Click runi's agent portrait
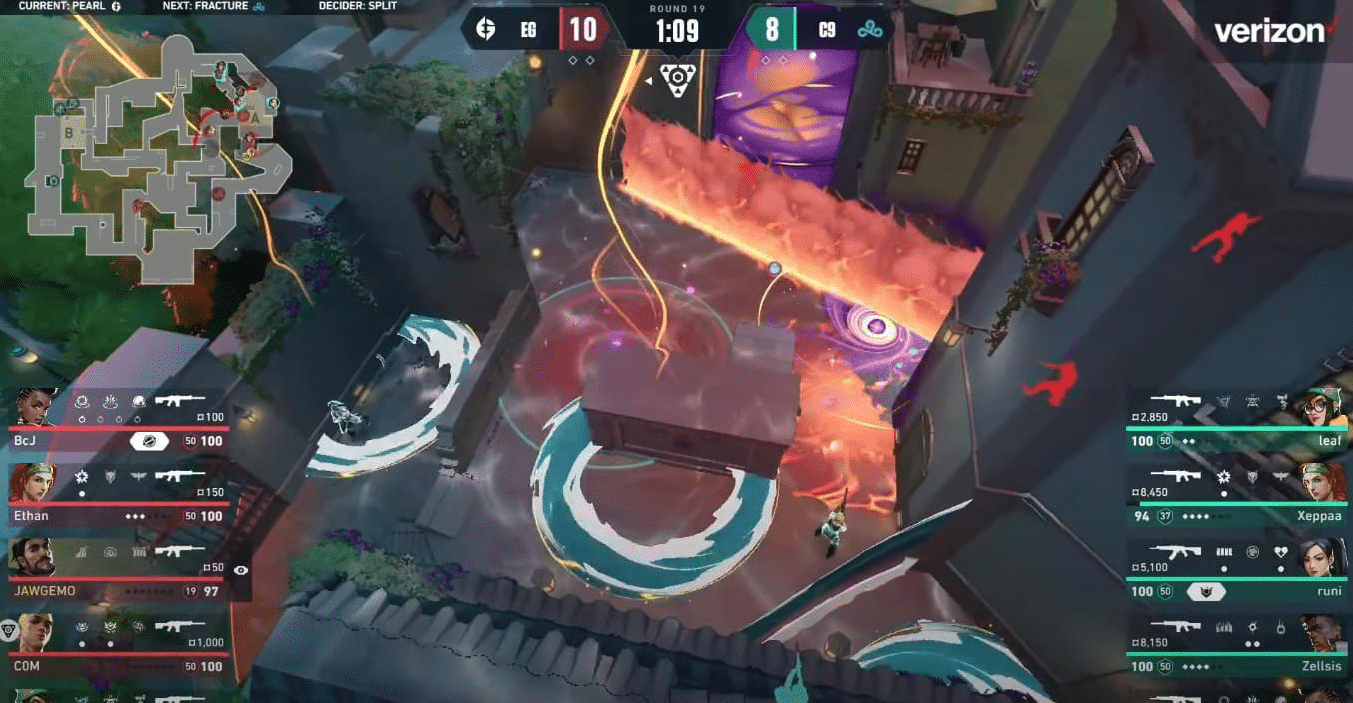Image resolution: width=1353 pixels, height=703 pixels. [x=1319, y=558]
